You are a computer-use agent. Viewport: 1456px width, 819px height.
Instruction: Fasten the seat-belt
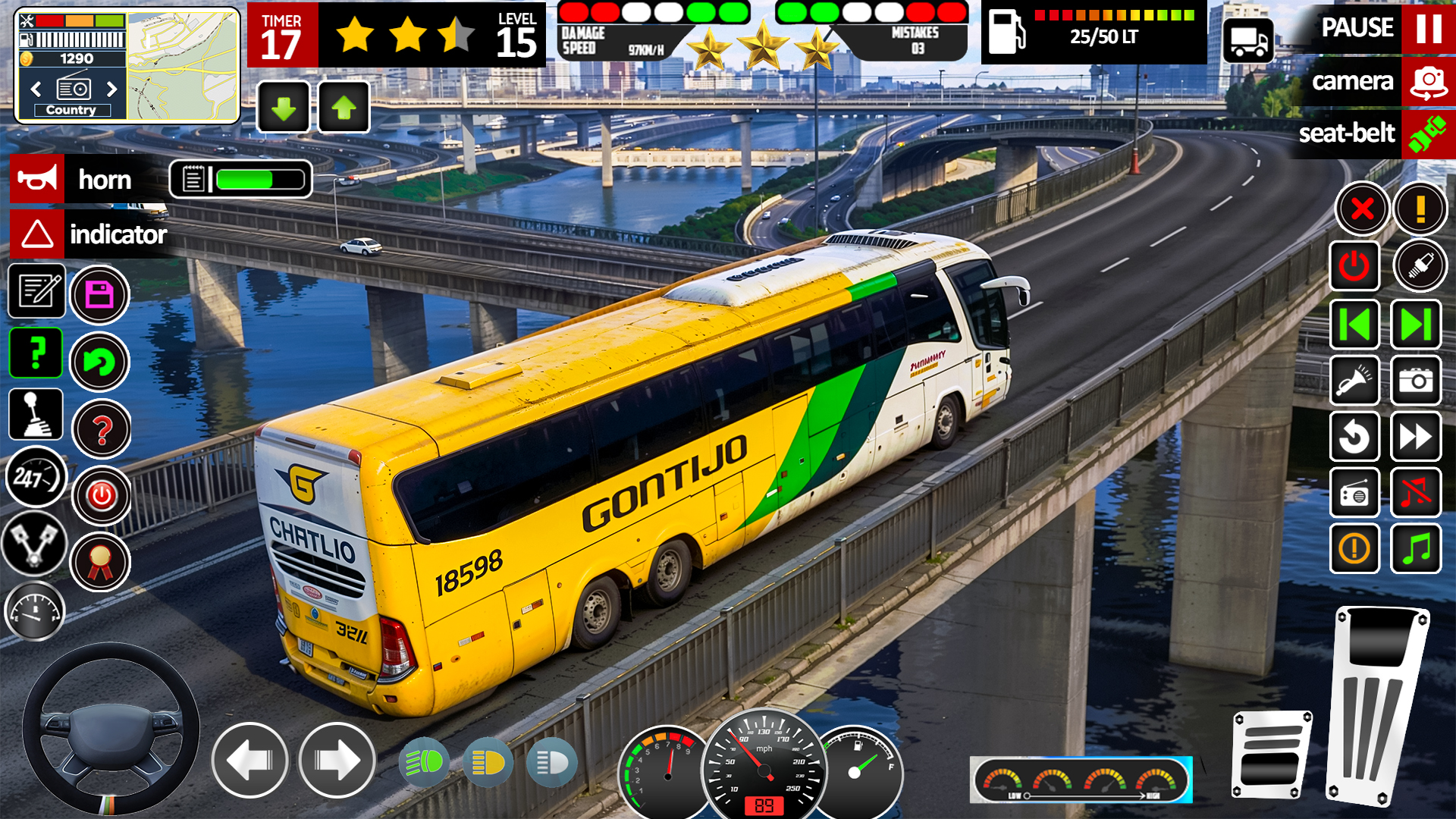click(1427, 134)
